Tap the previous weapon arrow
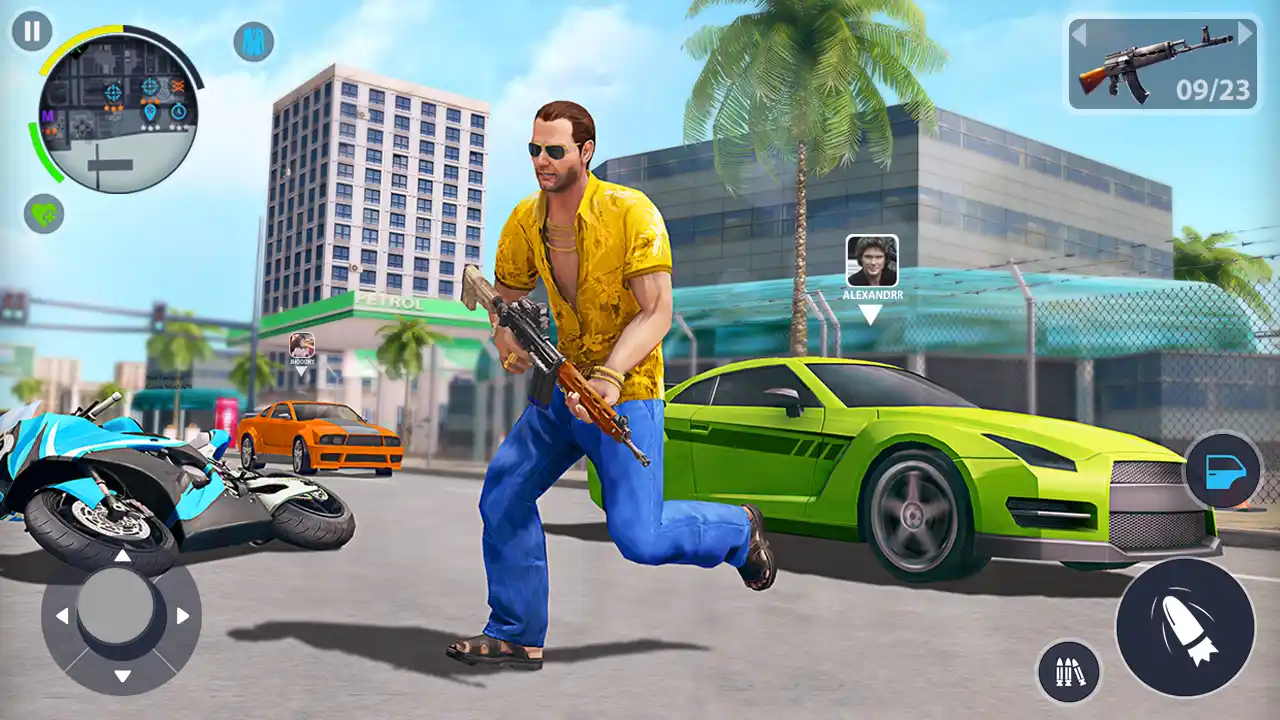This screenshot has height=720, width=1280. (x=1078, y=35)
